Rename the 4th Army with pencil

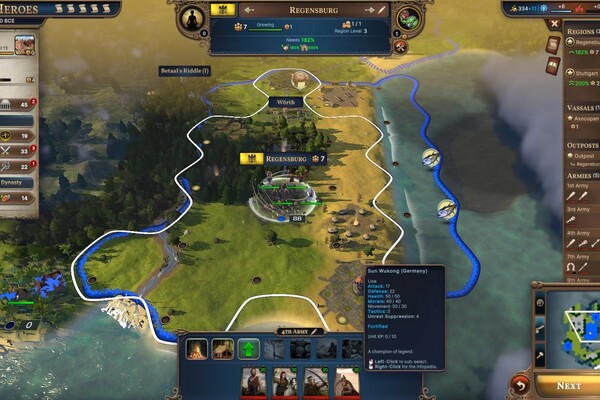316,331
